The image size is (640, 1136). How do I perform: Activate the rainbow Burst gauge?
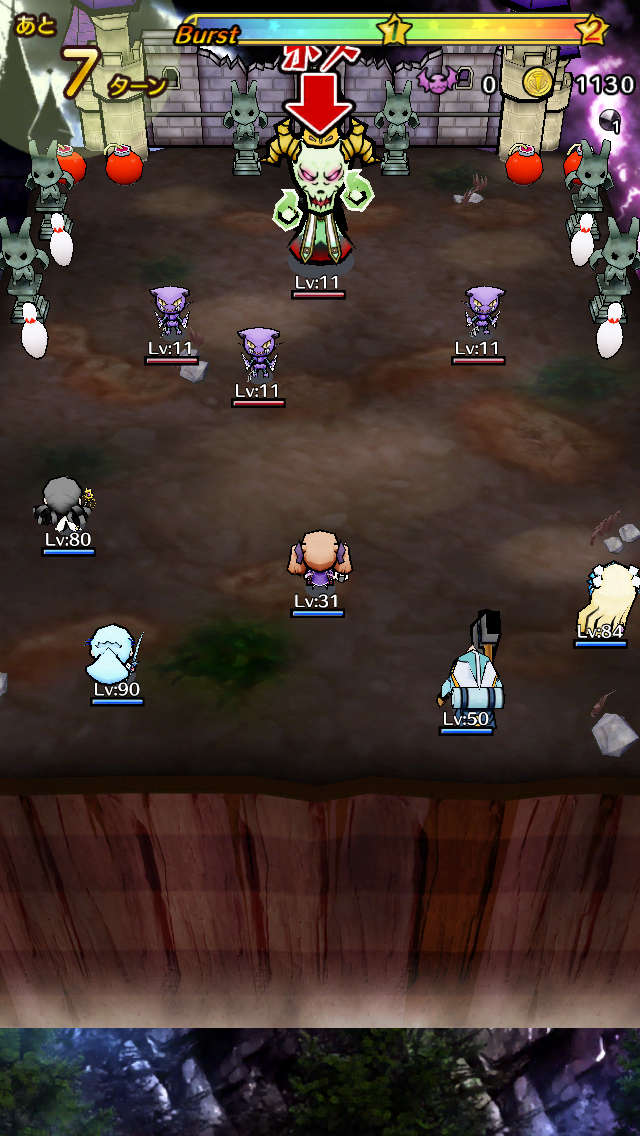click(x=390, y=30)
